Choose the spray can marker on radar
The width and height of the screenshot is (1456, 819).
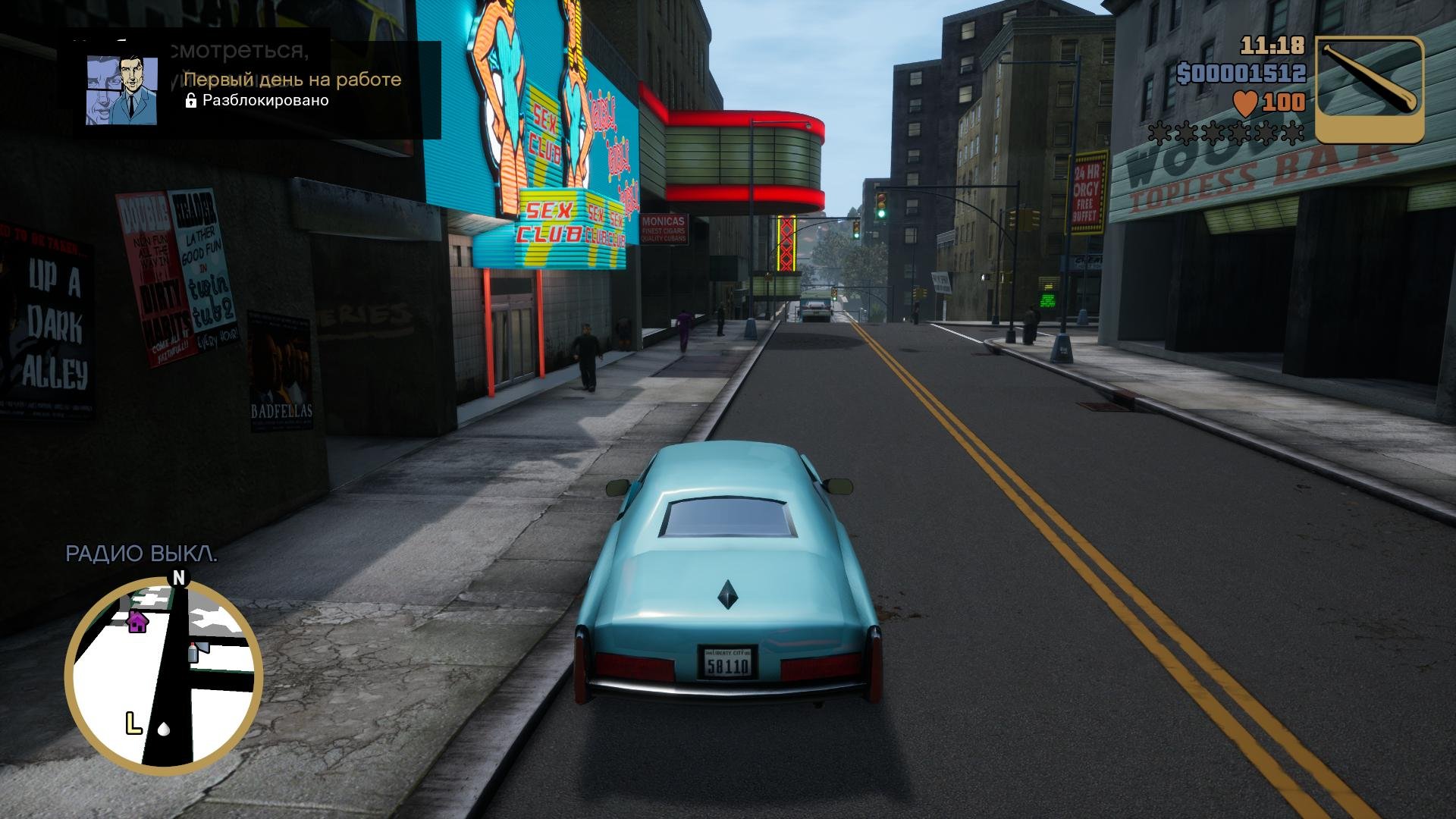[193, 651]
